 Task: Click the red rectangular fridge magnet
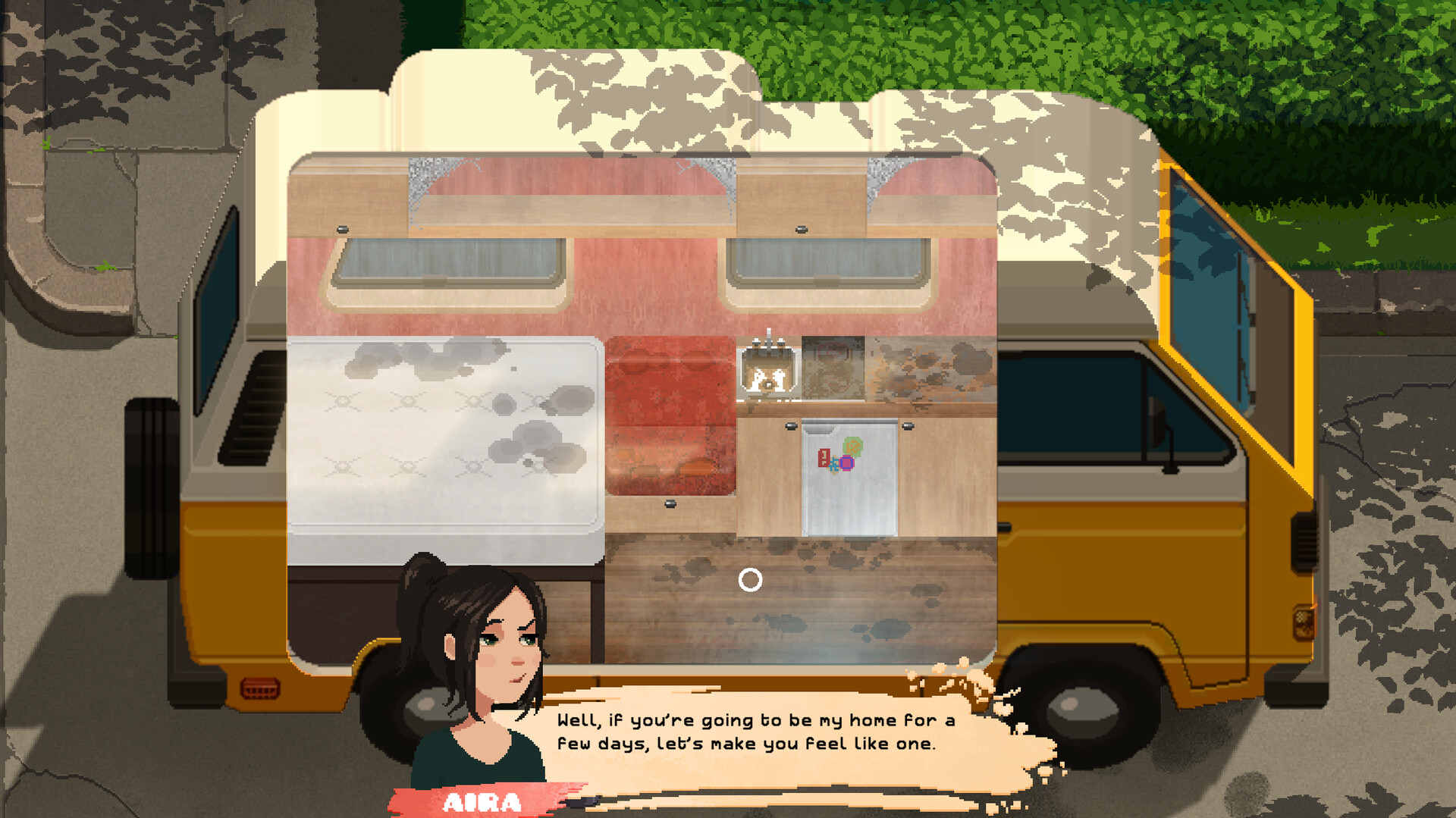click(824, 458)
